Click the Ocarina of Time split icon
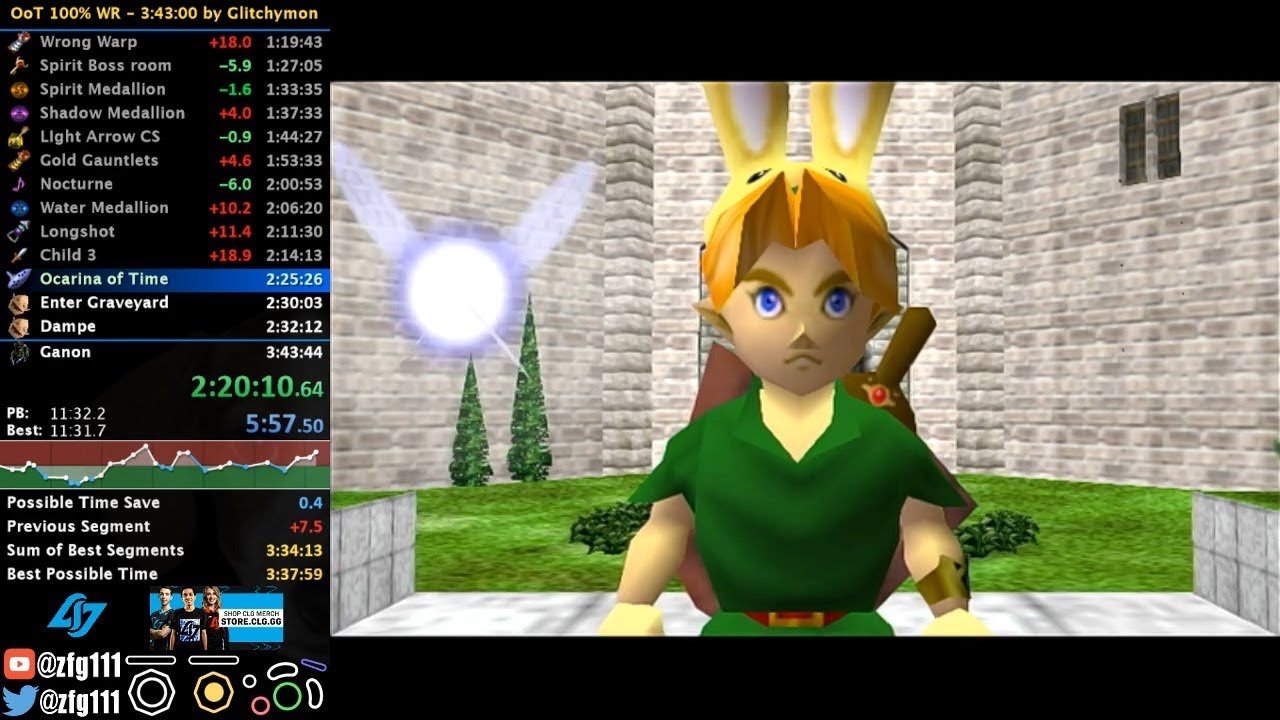1280x720 pixels. (20, 279)
